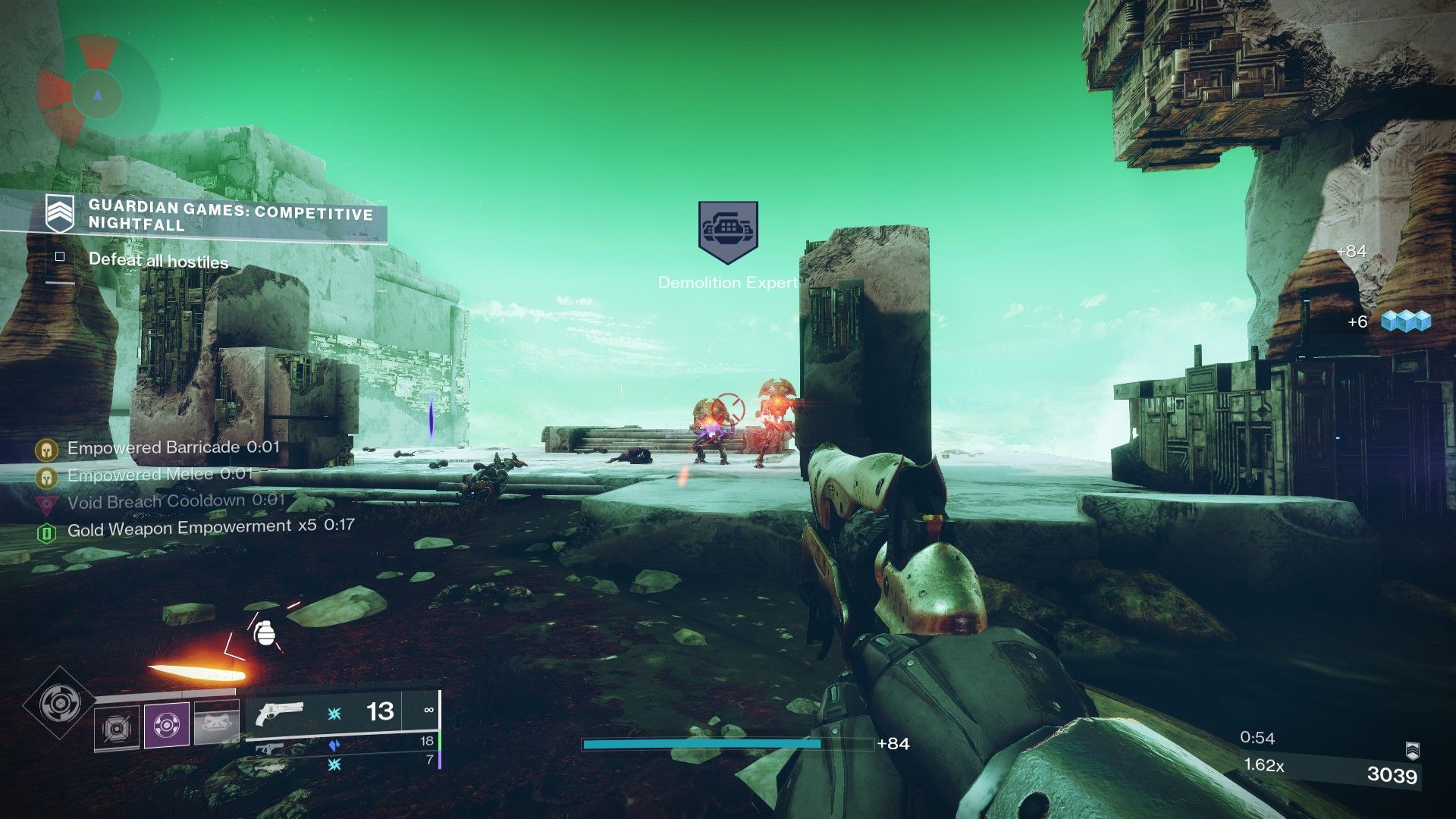1456x819 pixels.
Task: Select the infinite ammo reserve symbol
Action: [430, 710]
